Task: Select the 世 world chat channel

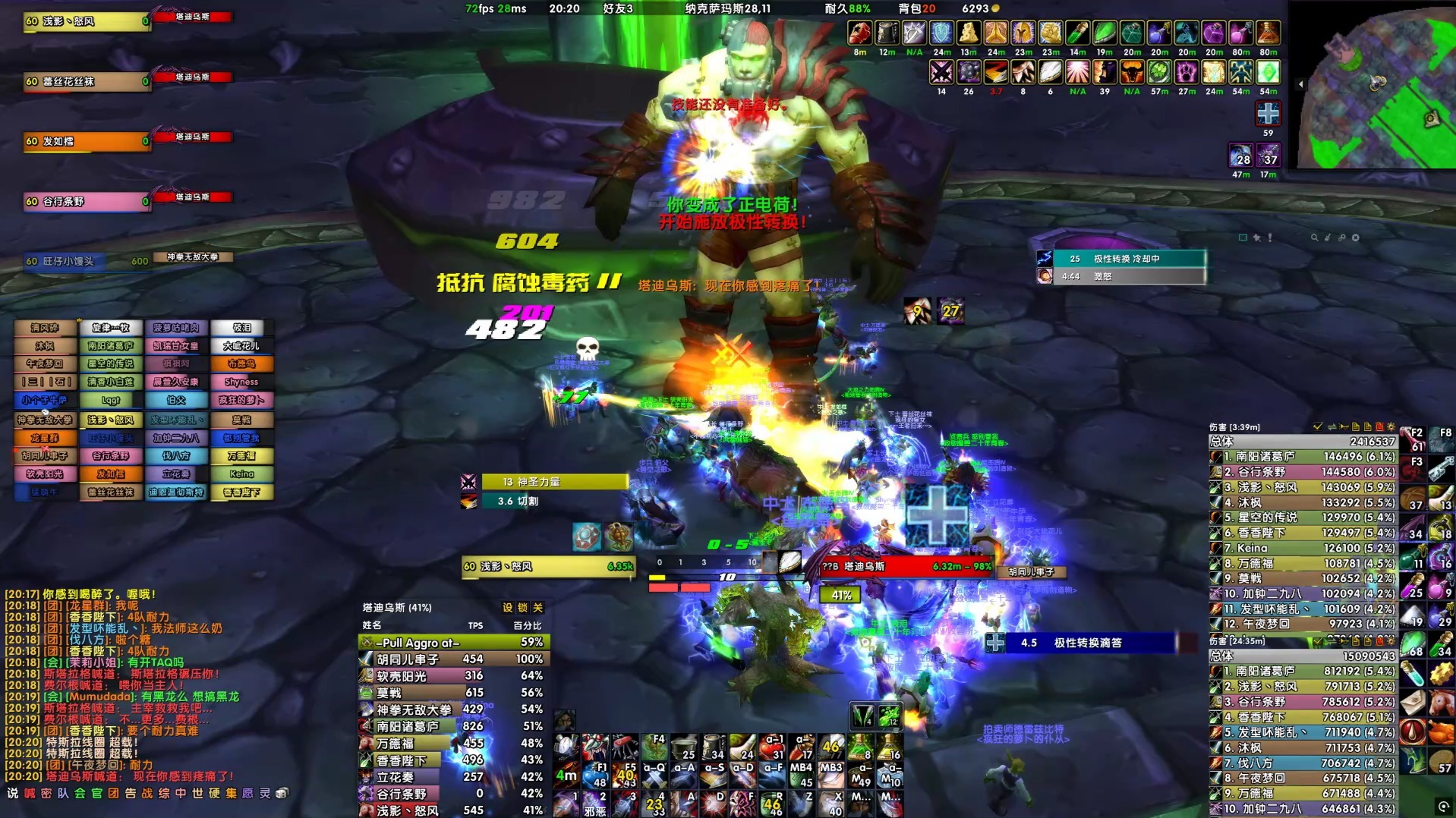Action: point(197,794)
